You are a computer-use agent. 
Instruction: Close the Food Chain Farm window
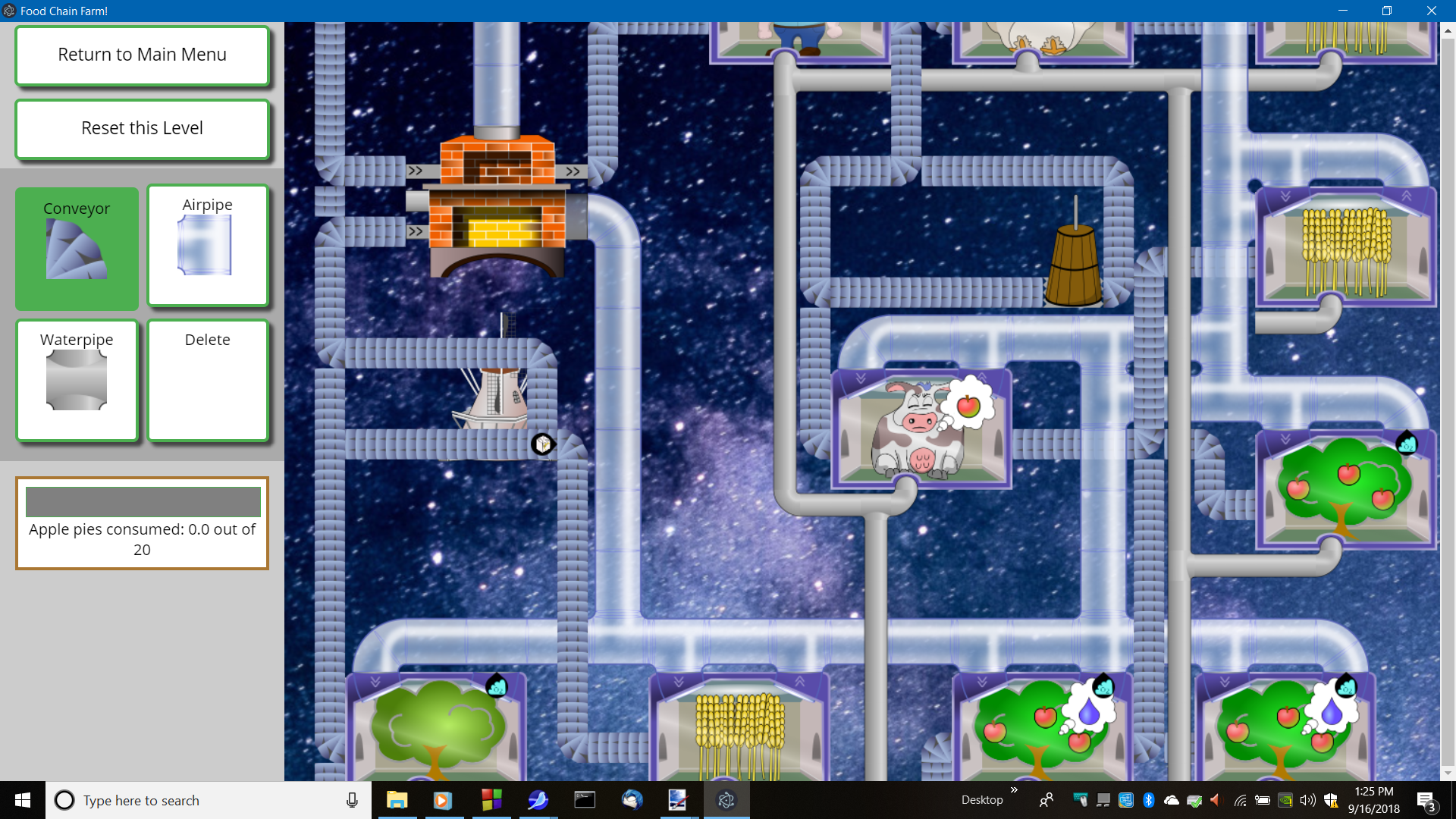click(x=1431, y=11)
